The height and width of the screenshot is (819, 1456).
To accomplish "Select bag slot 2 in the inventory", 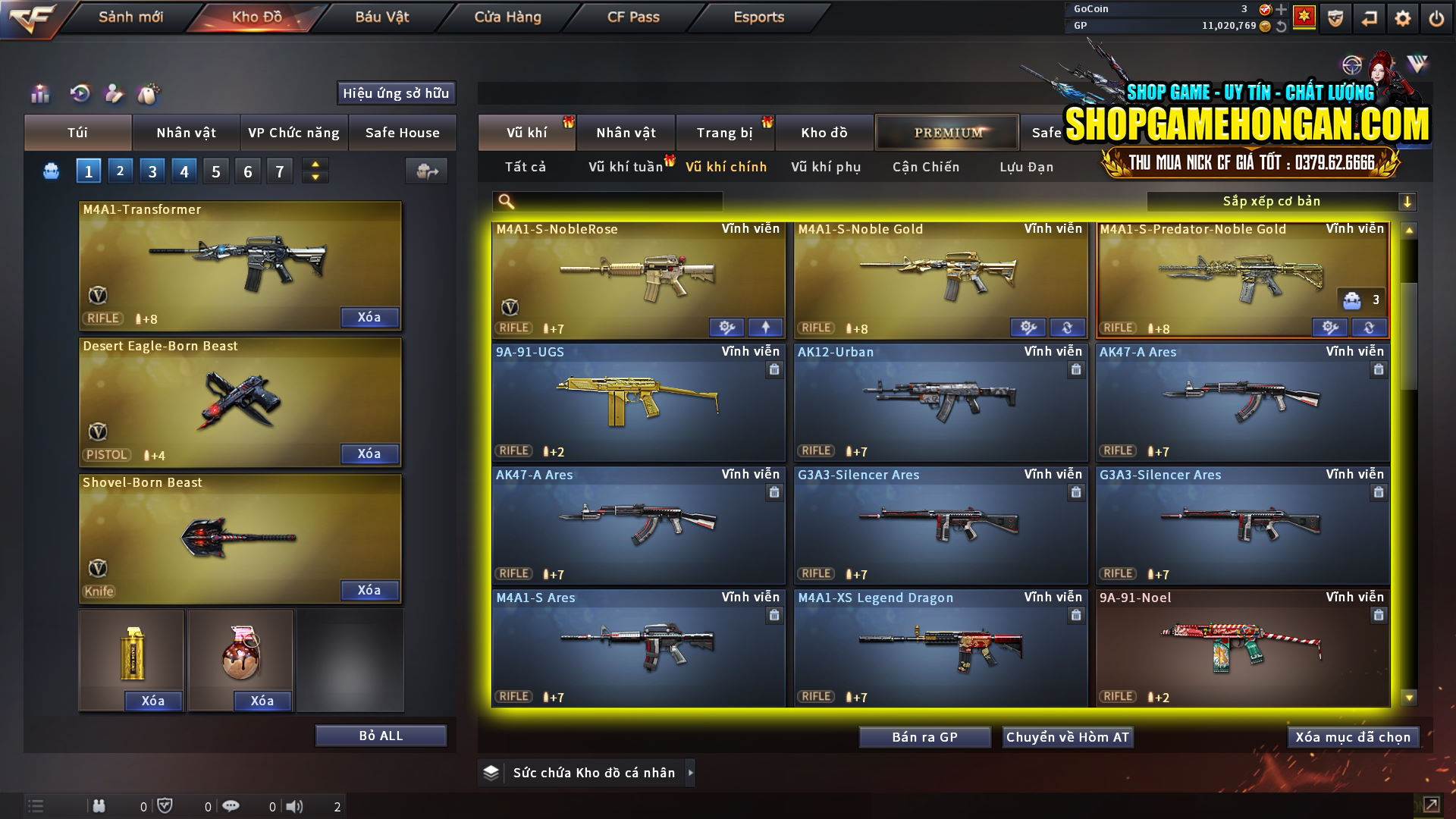I will [120, 171].
